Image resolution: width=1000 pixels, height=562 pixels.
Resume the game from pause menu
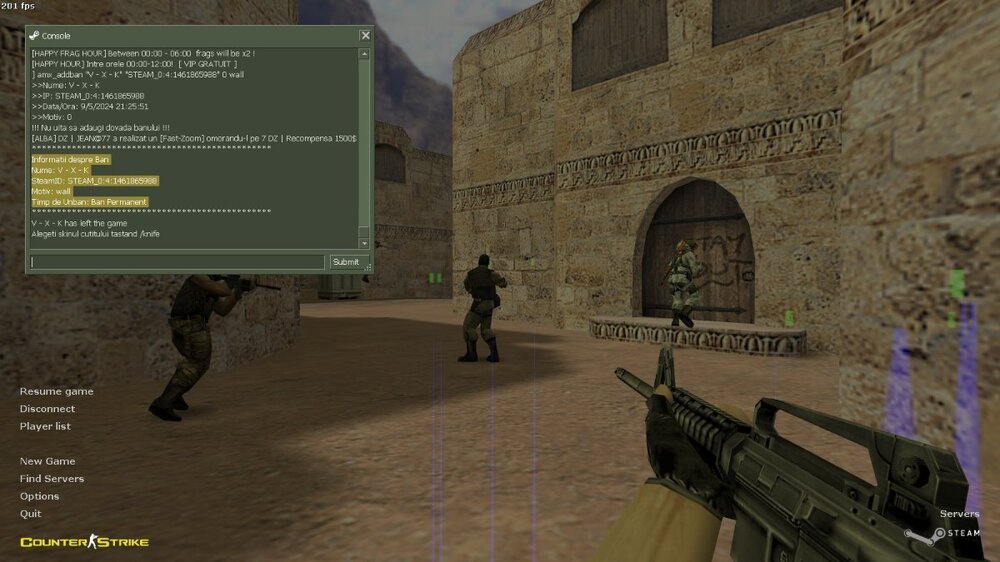tap(56, 391)
